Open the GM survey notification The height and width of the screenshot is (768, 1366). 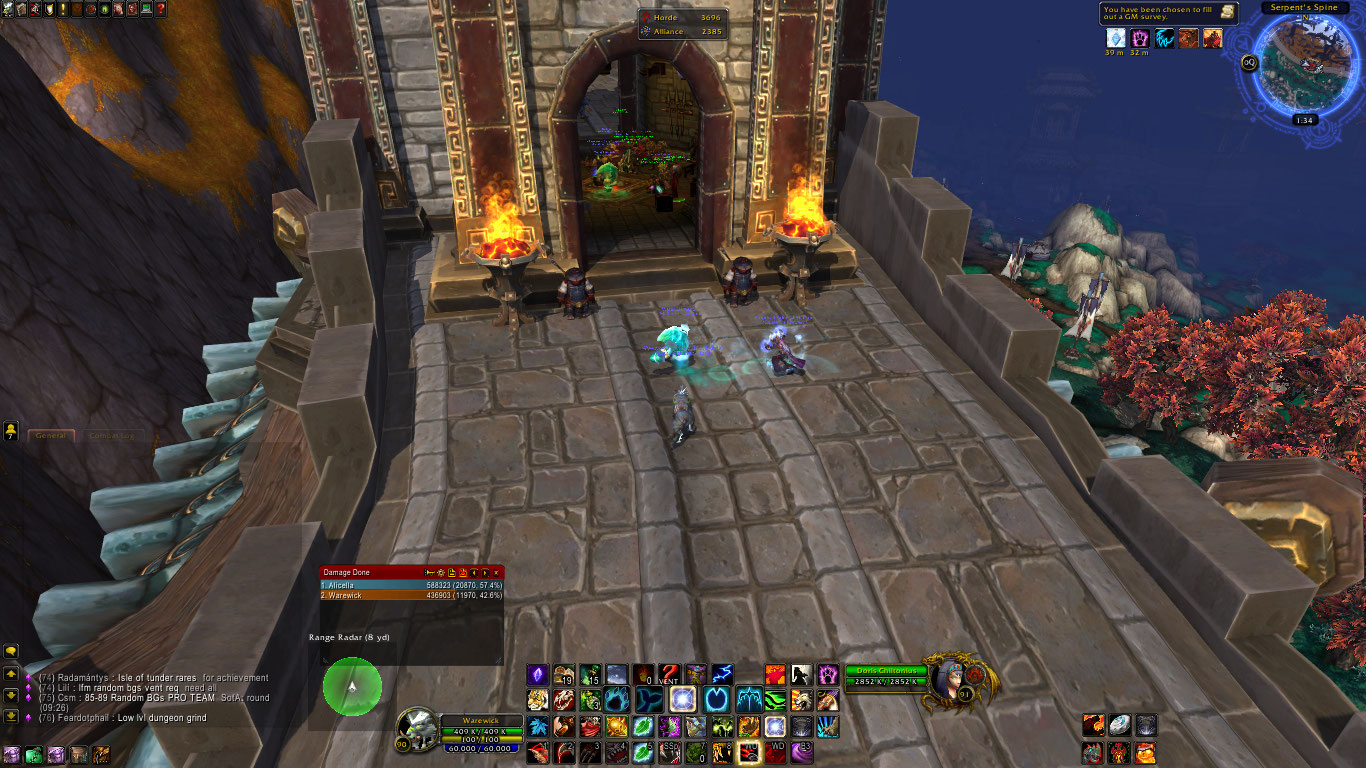pyautogui.click(x=1169, y=13)
